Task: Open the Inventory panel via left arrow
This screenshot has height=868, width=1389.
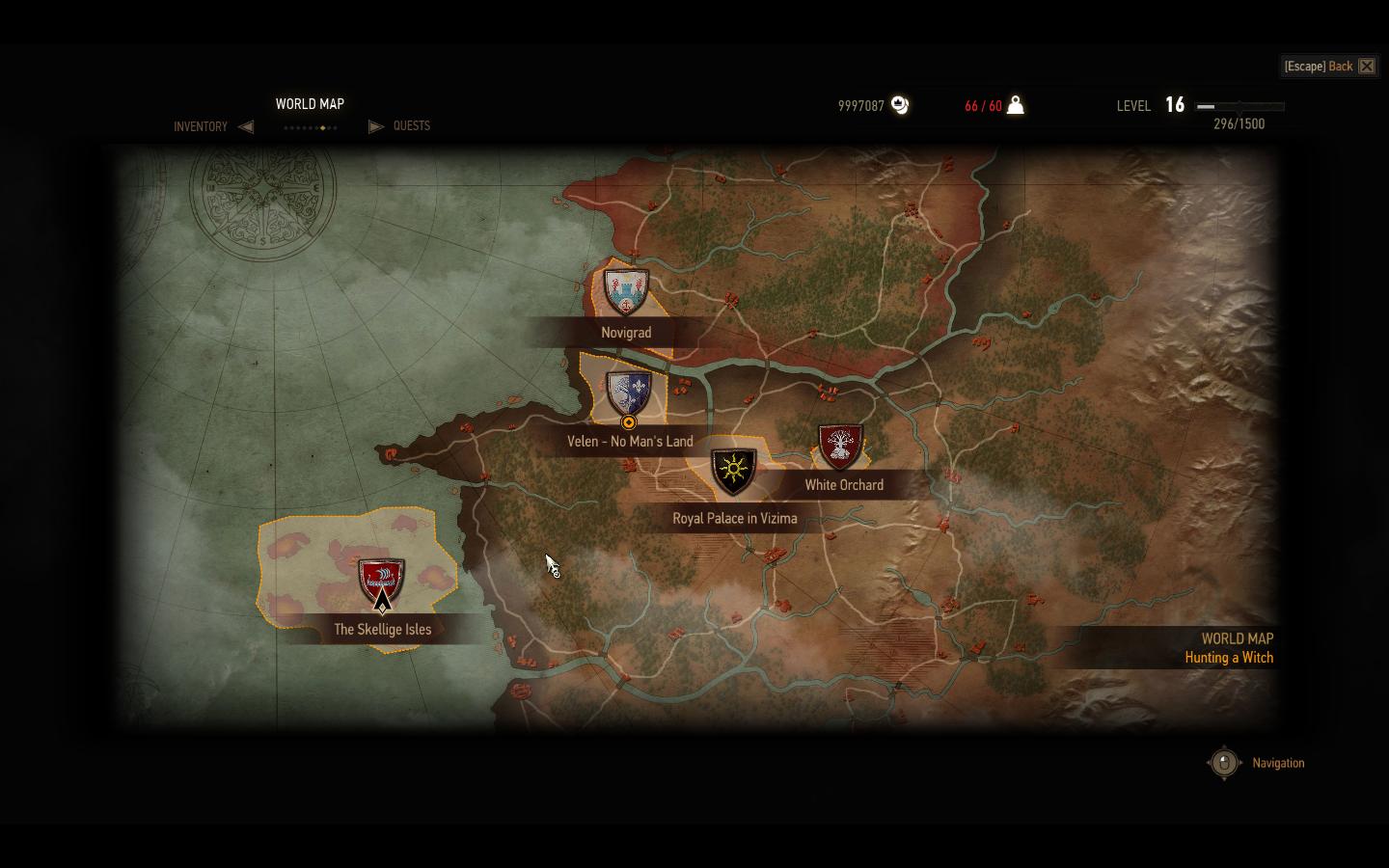Action: coord(247,126)
